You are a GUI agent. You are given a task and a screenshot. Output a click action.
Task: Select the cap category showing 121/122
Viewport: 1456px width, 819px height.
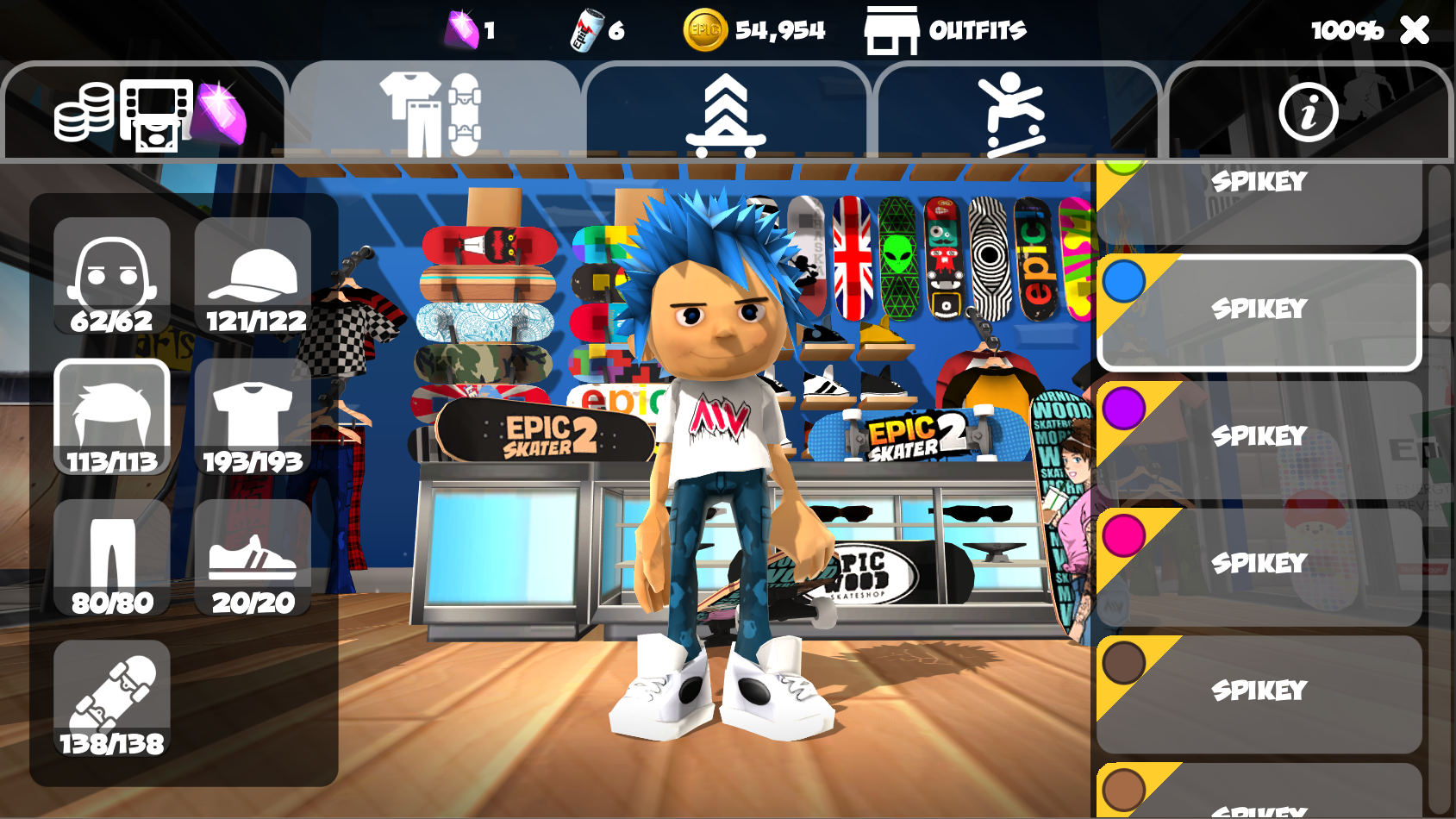pyautogui.click(x=253, y=276)
